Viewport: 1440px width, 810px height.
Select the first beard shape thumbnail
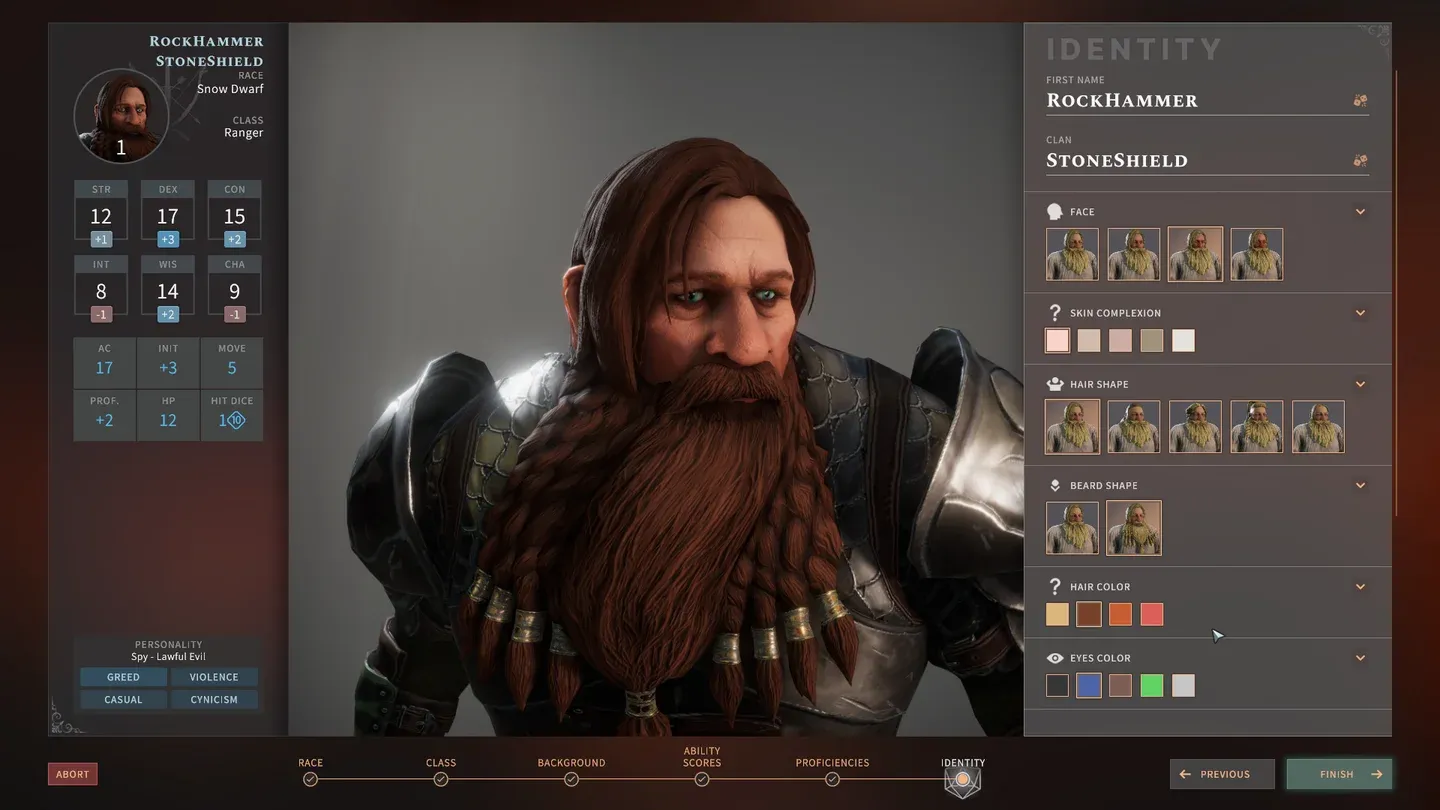click(x=1072, y=527)
